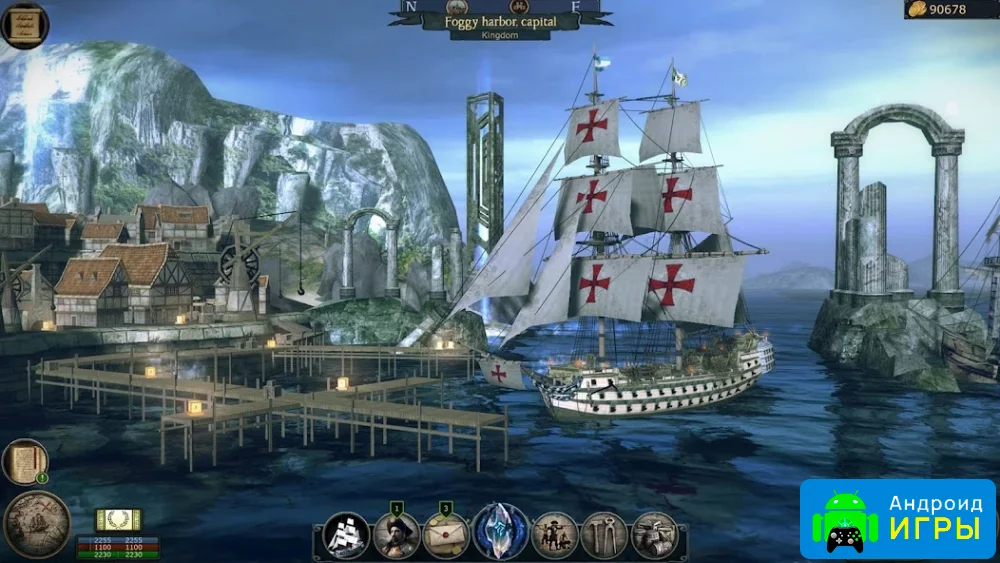Viewport: 1000px width, 563px height.
Task: Open the cargo barrels icon
Action: coord(655,535)
